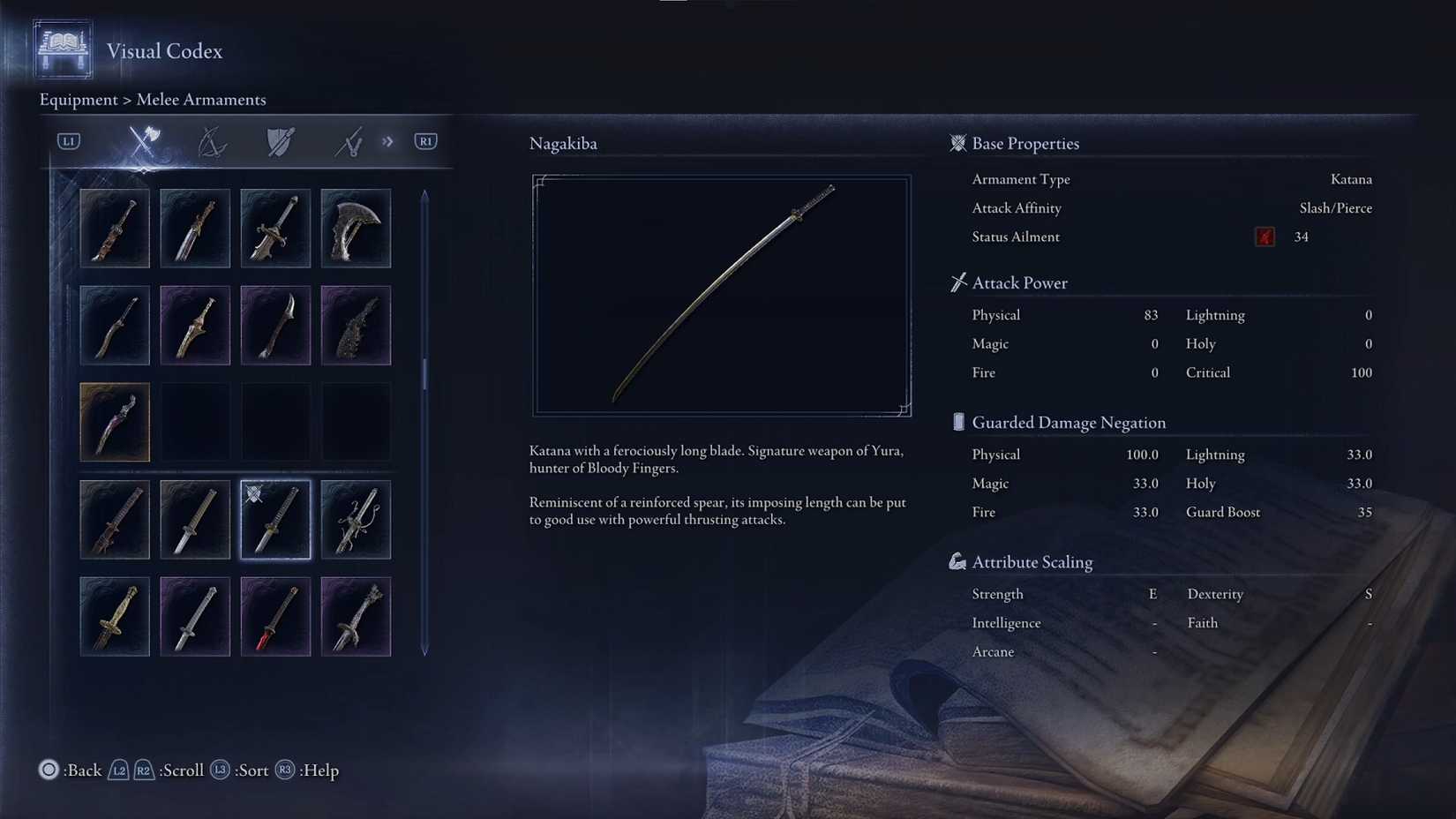This screenshot has height=819, width=1456.
Task: Select the Shields category icon
Action: click(x=280, y=141)
